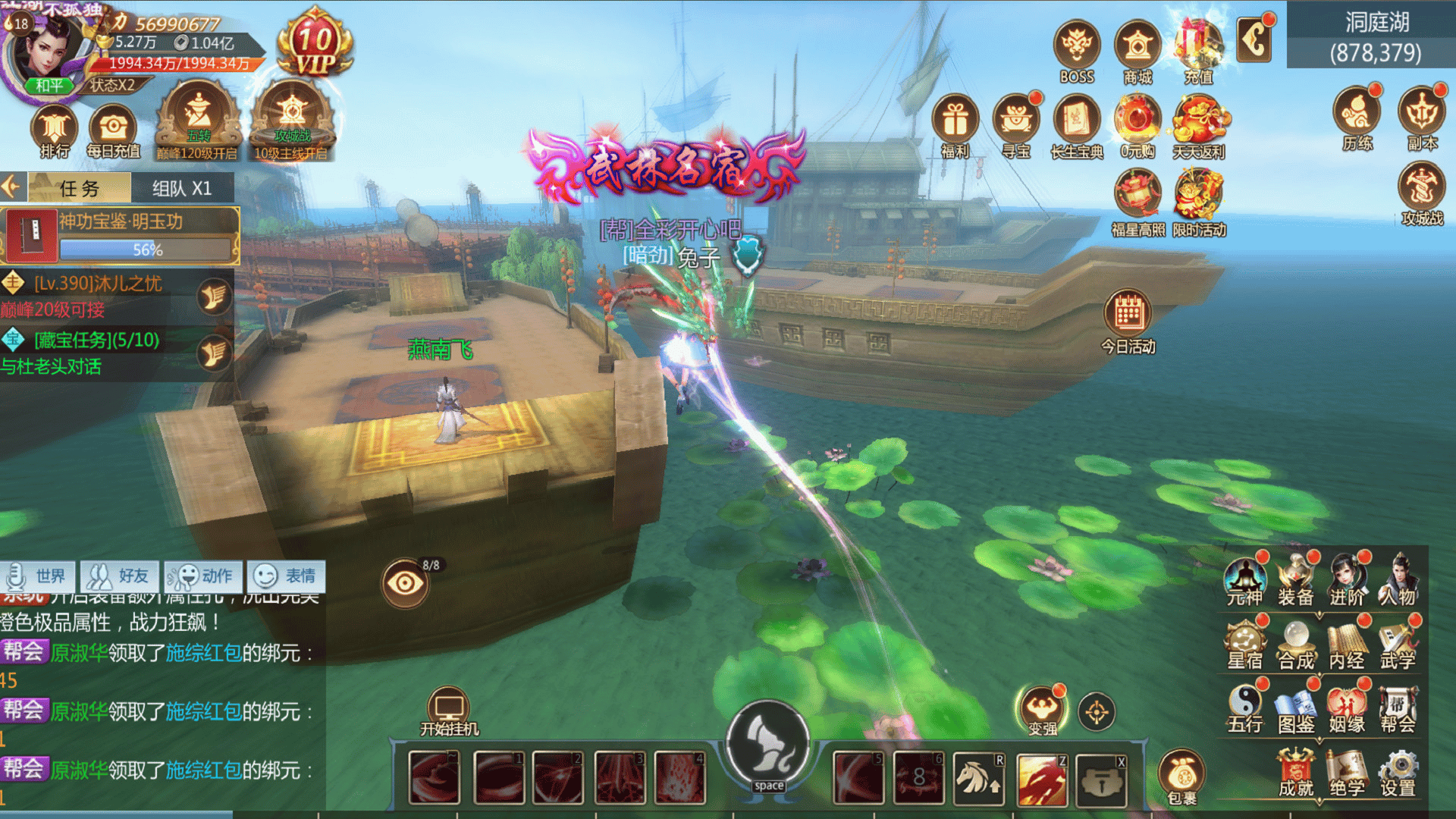Start auto-battle with 开始挂机
The image size is (1456, 819).
449,713
